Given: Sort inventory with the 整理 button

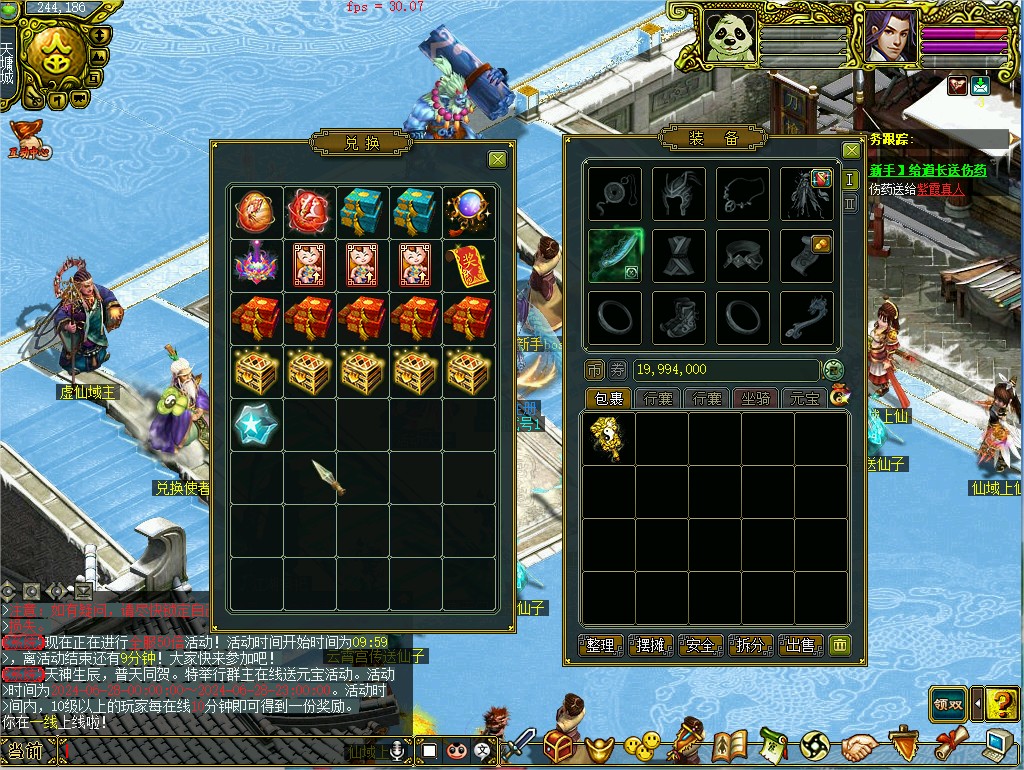Looking at the screenshot, I should 601,645.
